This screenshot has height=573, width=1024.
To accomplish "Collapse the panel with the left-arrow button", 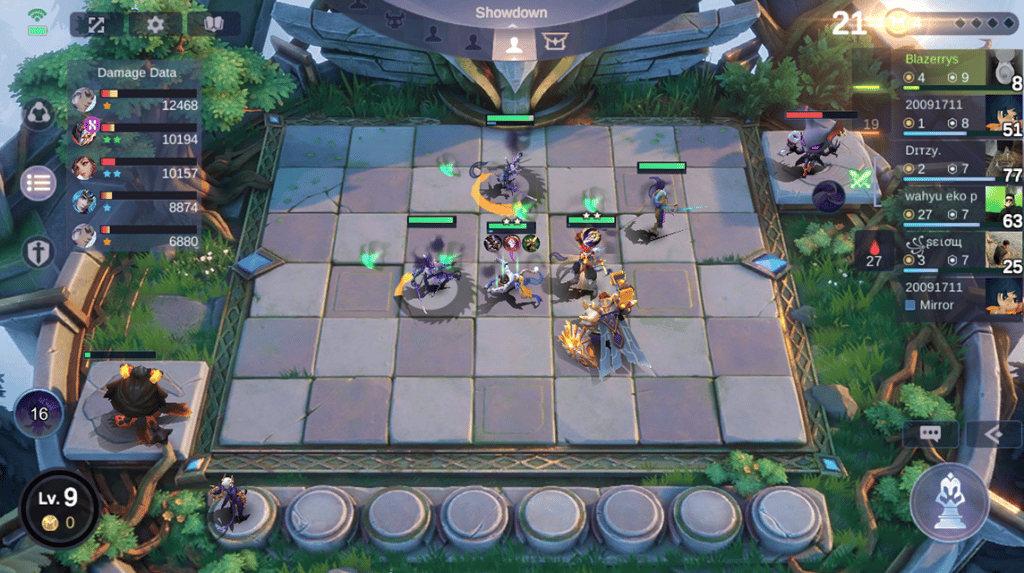I will coord(993,434).
